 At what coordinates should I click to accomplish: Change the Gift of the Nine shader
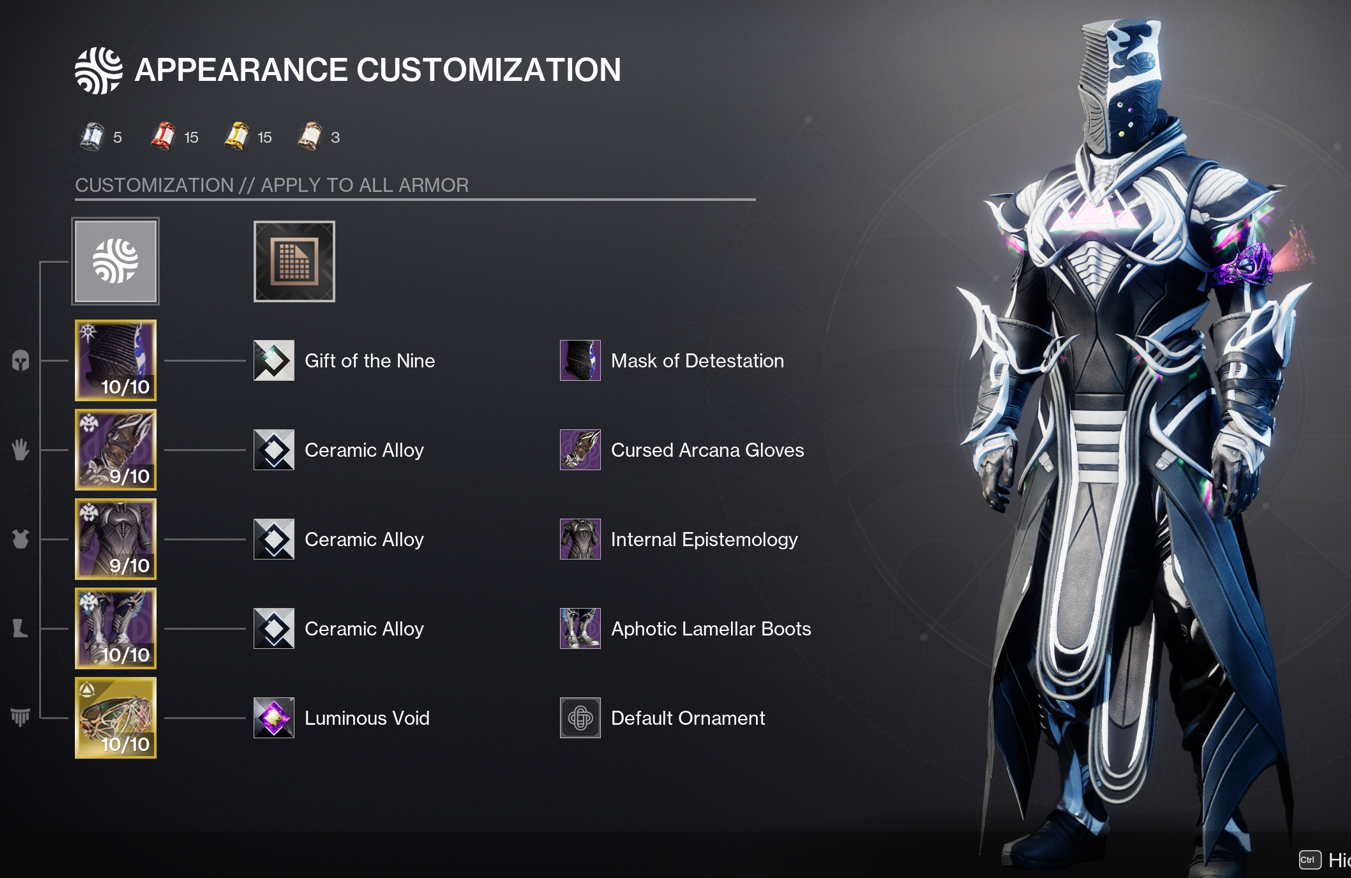coord(274,361)
